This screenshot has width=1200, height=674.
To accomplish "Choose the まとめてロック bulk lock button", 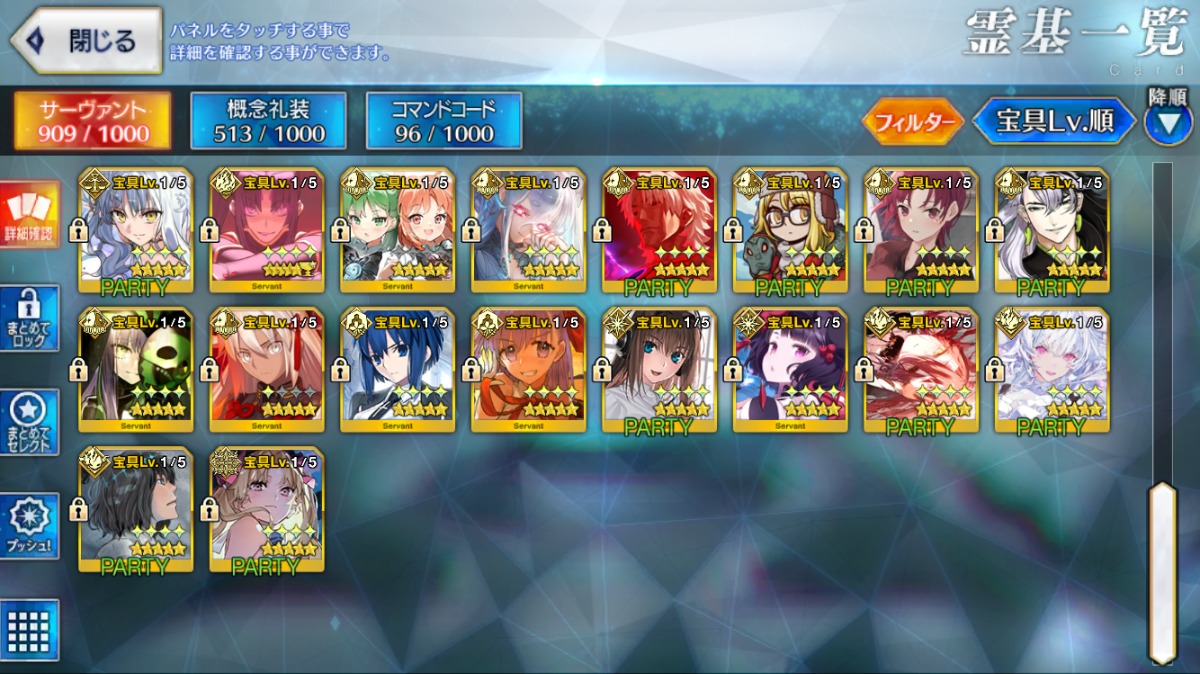I will point(29,319).
